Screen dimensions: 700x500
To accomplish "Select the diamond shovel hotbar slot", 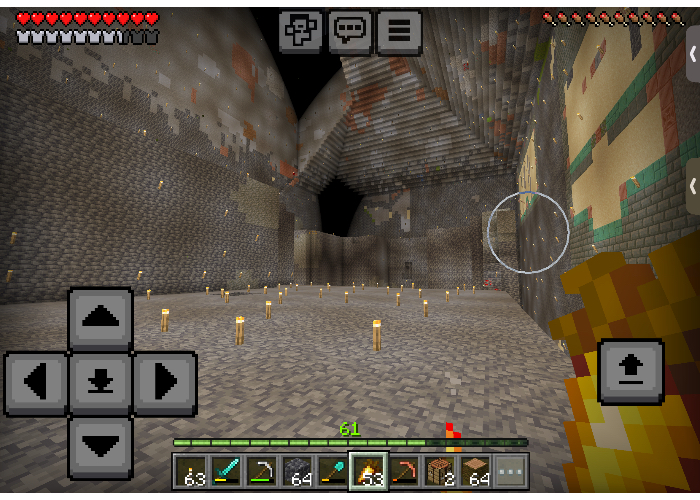I will click(x=332, y=471).
